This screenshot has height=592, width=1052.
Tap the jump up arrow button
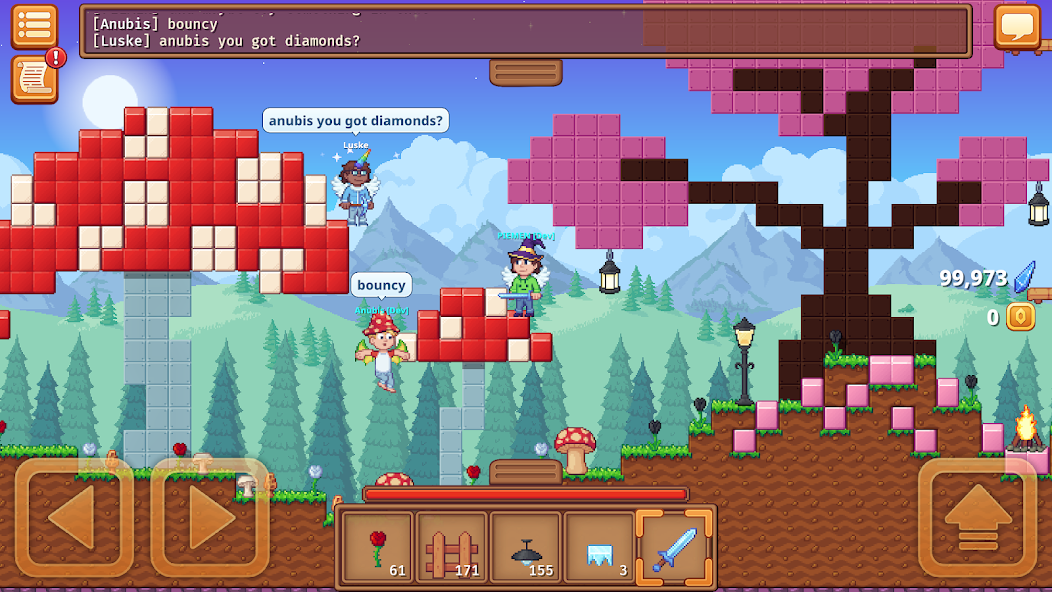pyautogui.click(x=977, y=517)
